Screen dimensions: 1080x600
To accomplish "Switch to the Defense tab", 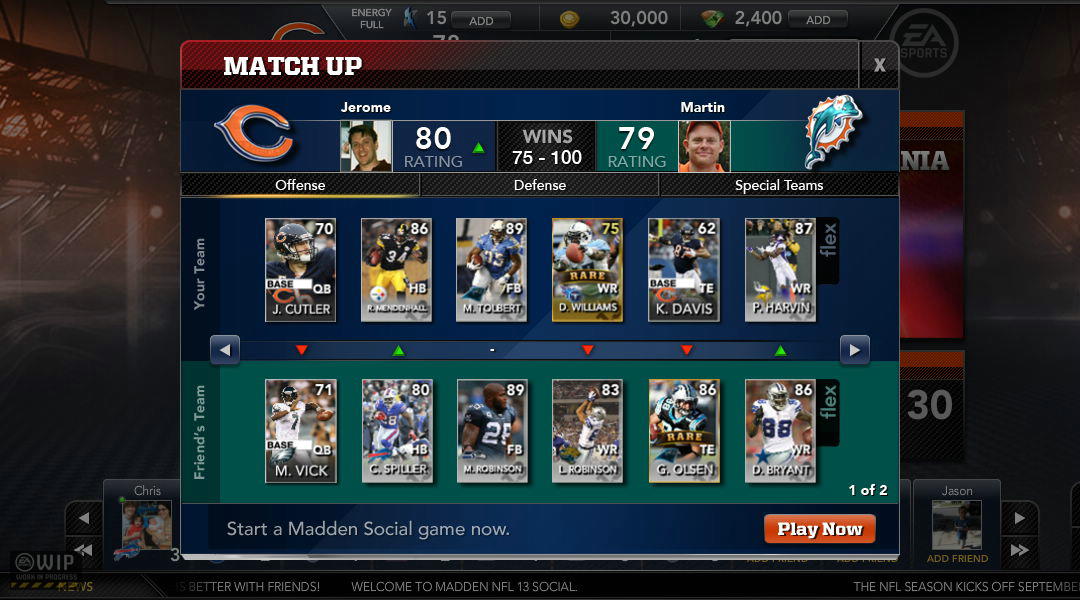I will (x=539, y=185).
